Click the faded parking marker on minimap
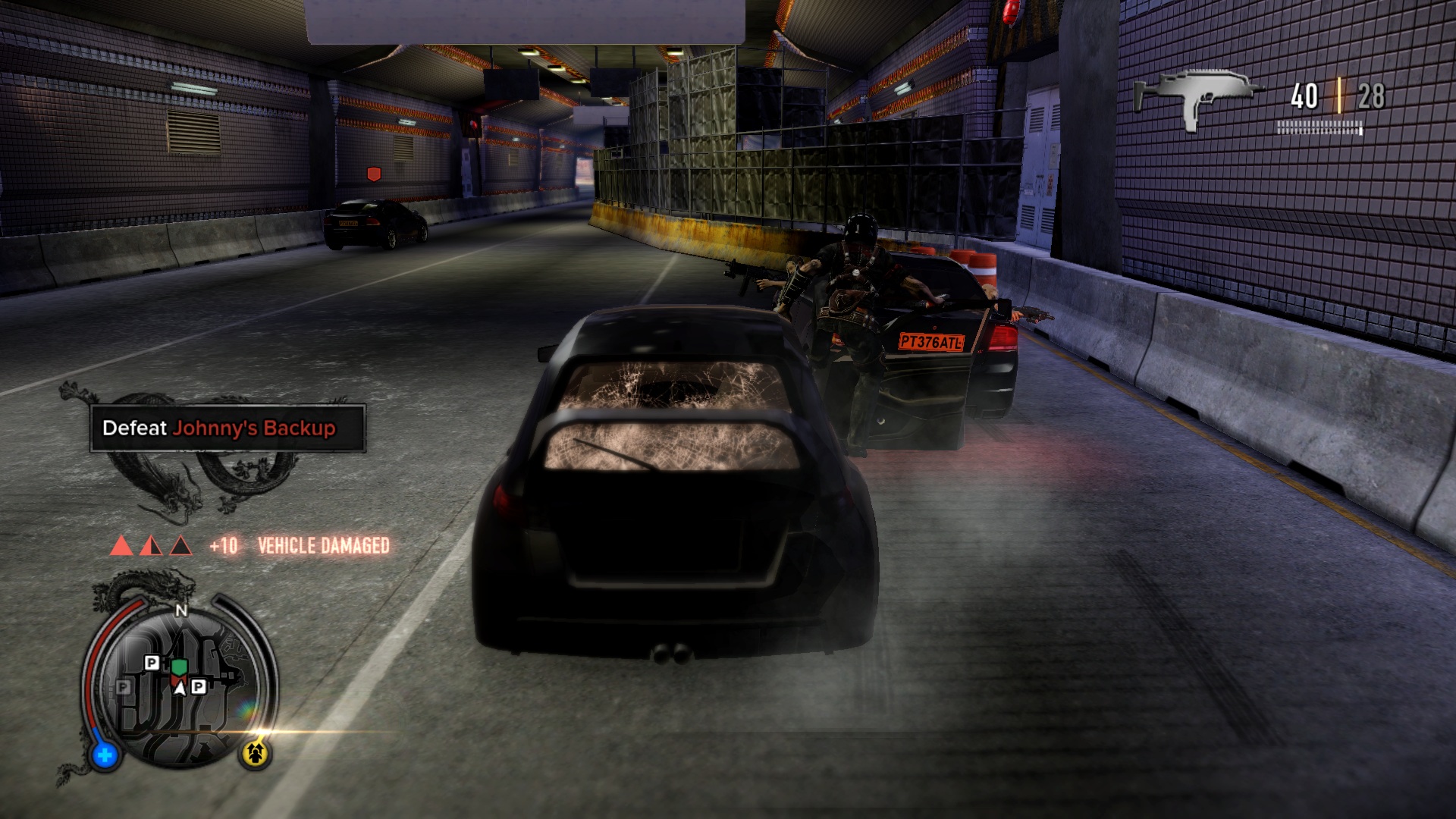The height and width of the screenshot is (819, 1456). 124,687
